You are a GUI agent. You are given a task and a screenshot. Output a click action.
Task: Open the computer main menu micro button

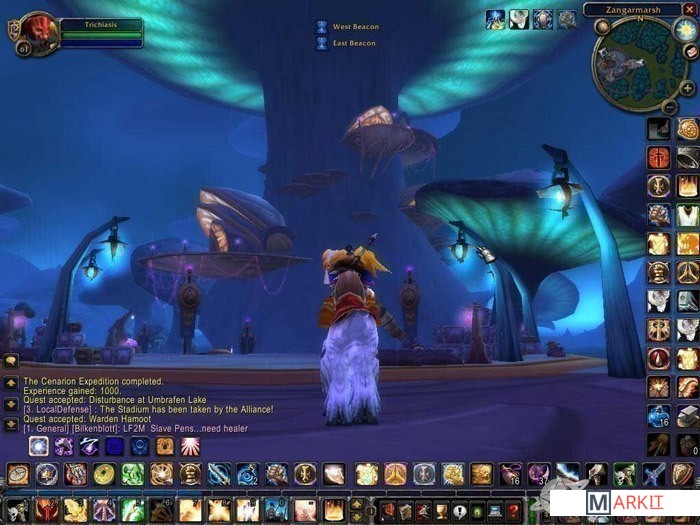495,510
